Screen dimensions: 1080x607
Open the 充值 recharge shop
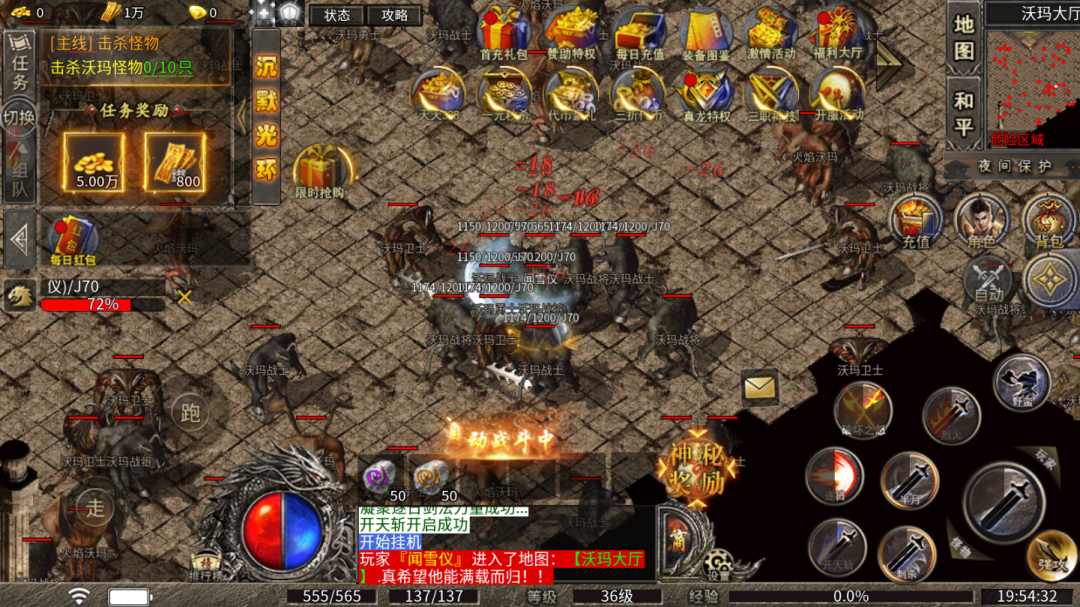point(916,221)
